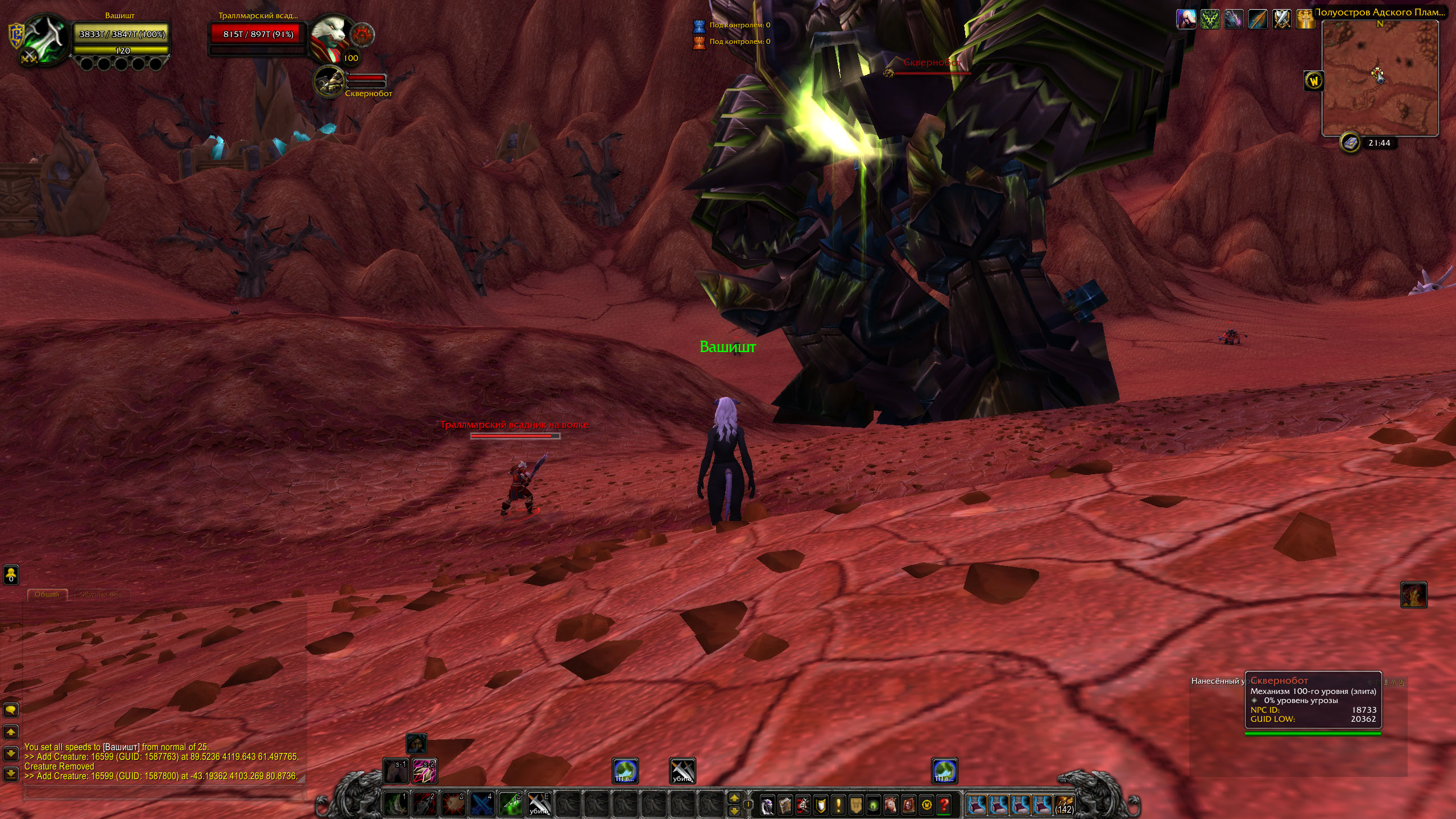Open the social friends button showing 0

click(x=11, y=574)
